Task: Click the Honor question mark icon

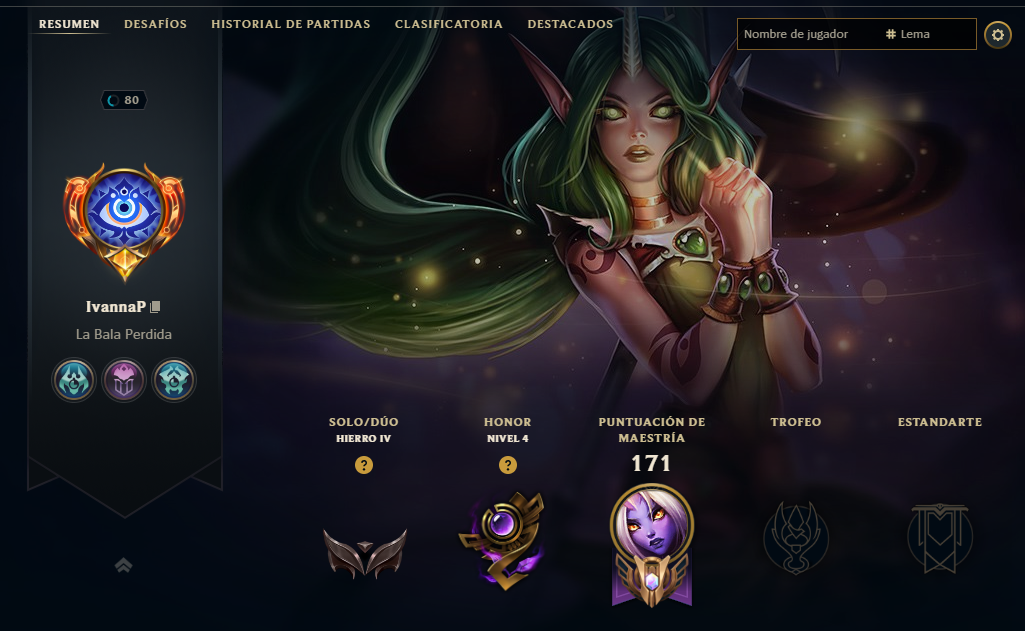Action: coord(508,465)
